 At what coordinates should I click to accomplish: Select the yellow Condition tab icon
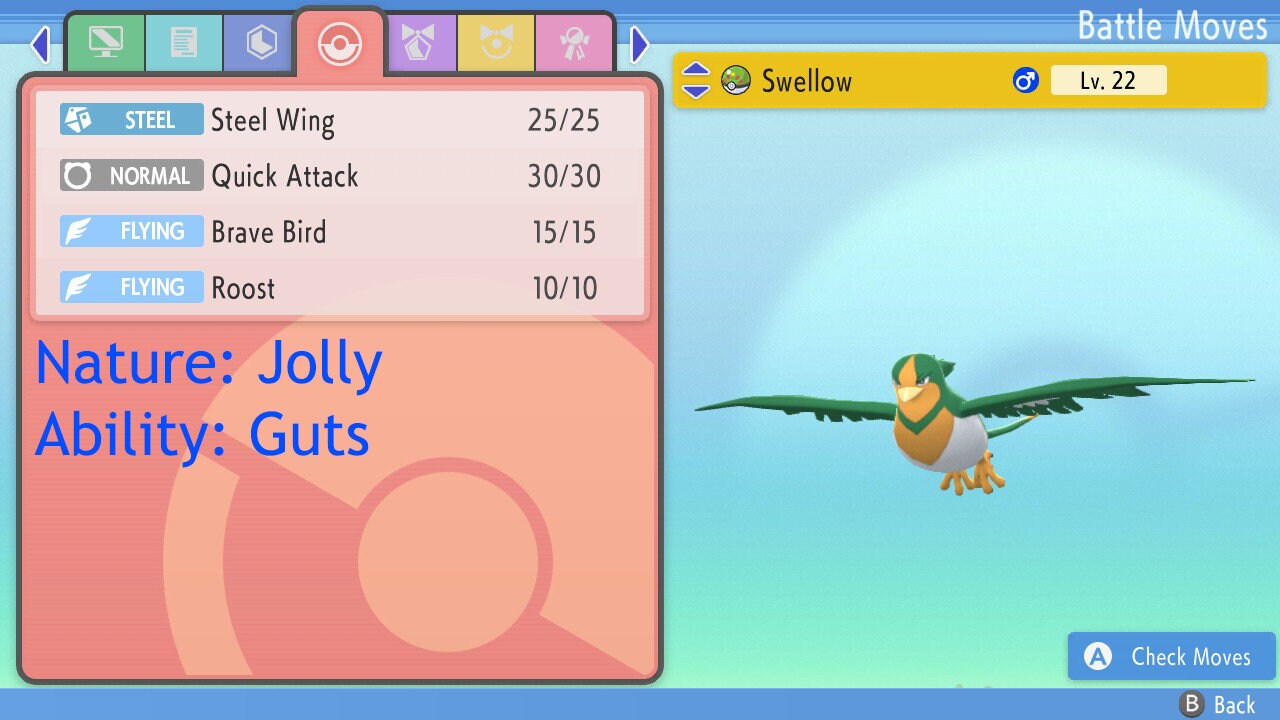click(497, 42)
